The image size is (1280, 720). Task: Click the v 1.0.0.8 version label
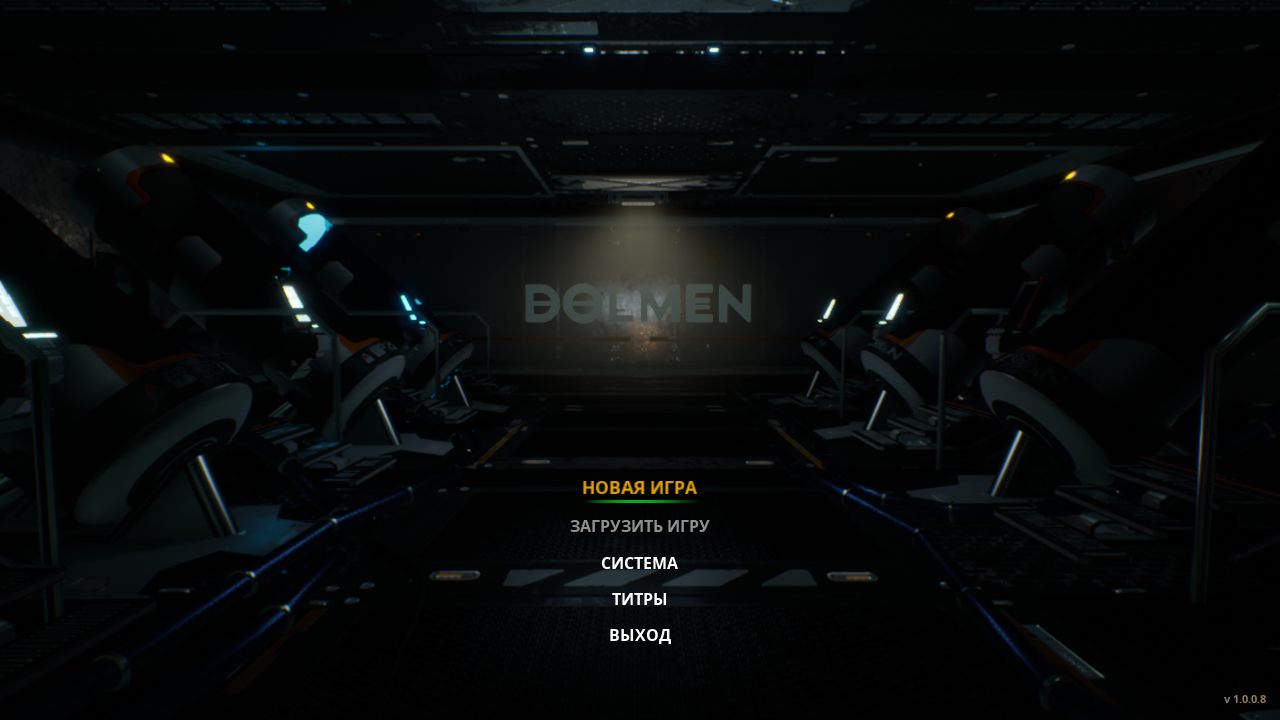click(1243, 700)
